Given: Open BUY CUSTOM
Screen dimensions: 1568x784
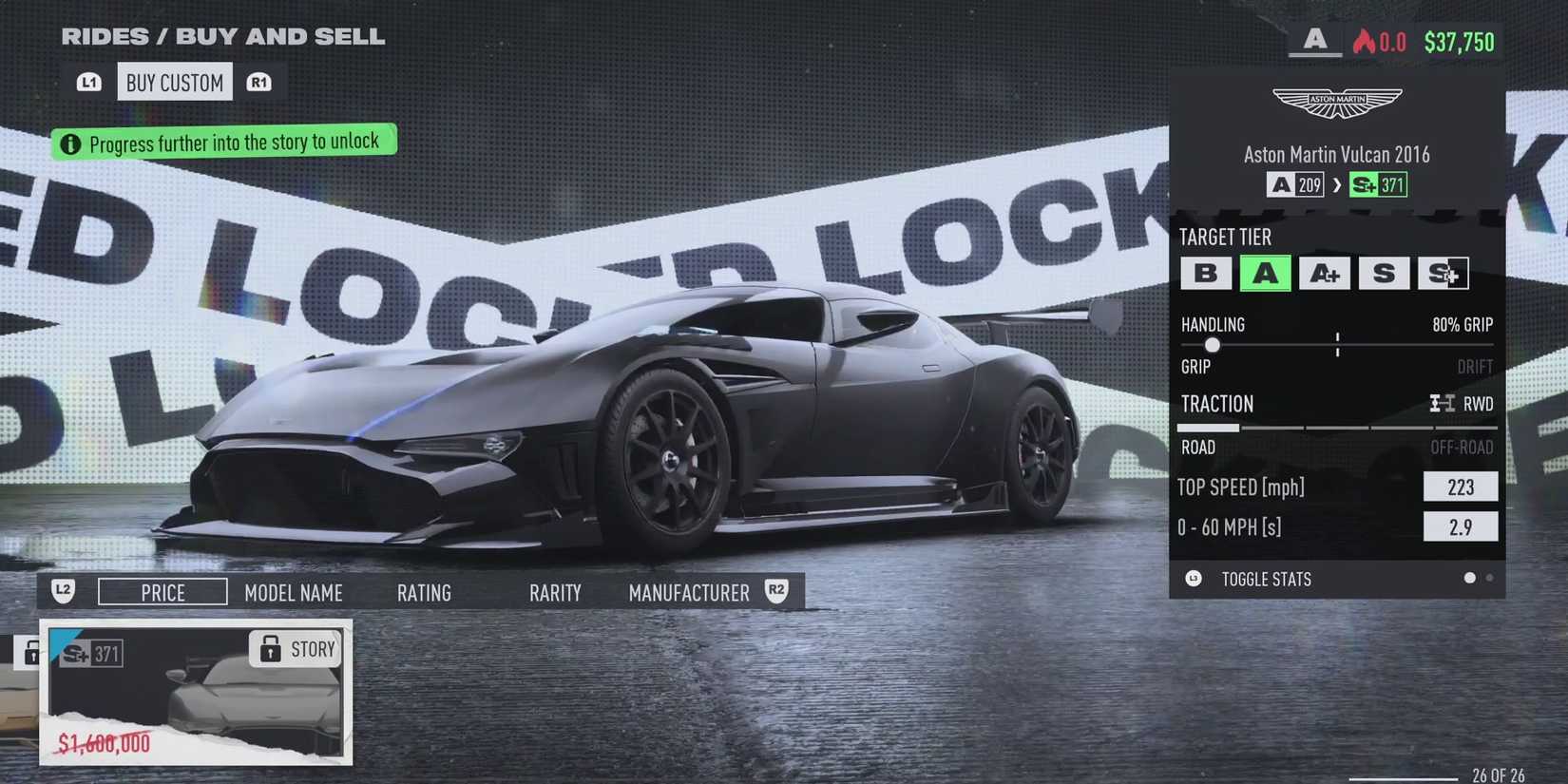Looking at the screenshot, I should coord(174,82).
